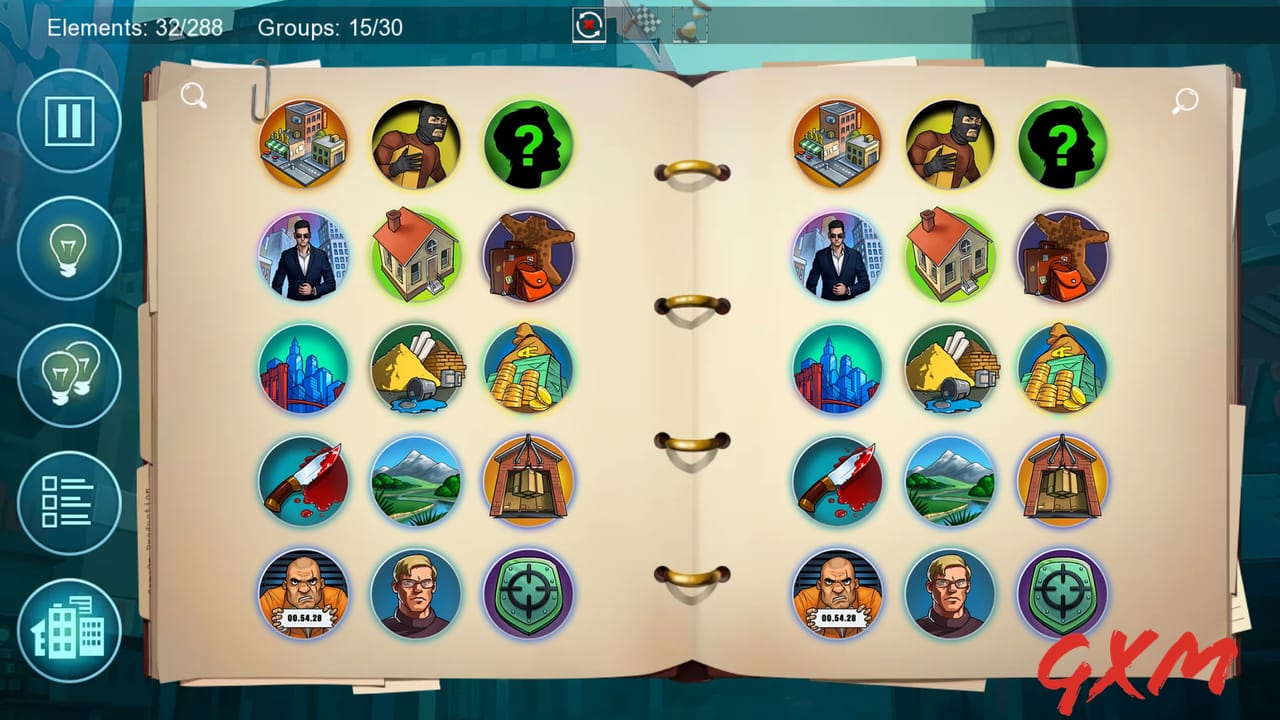Pause the game with the pause icon
The image size is (1280, 720).
(x=67, y=122)
